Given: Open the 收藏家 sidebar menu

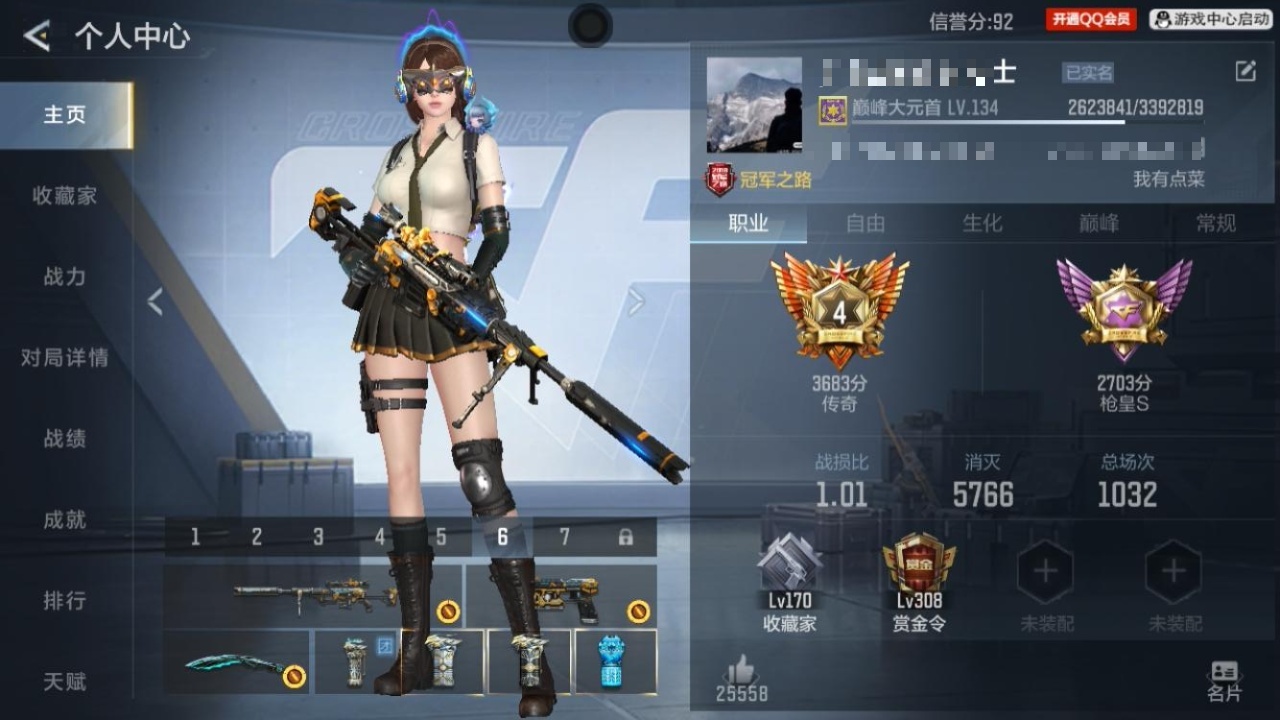Looking at the screenshot, I should (65, 196).
